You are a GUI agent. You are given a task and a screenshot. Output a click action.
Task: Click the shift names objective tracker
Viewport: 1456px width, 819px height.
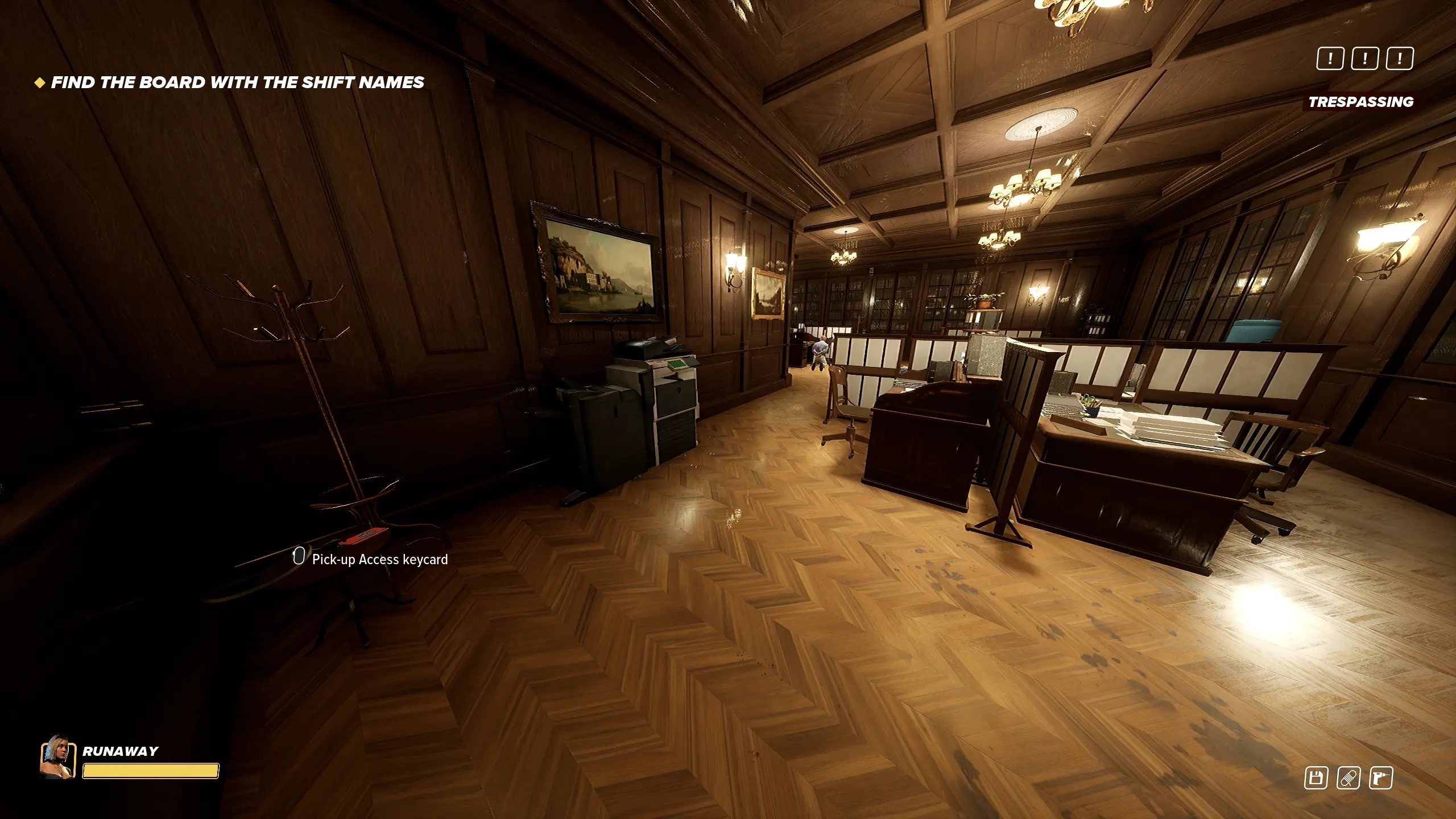(237, 82)
